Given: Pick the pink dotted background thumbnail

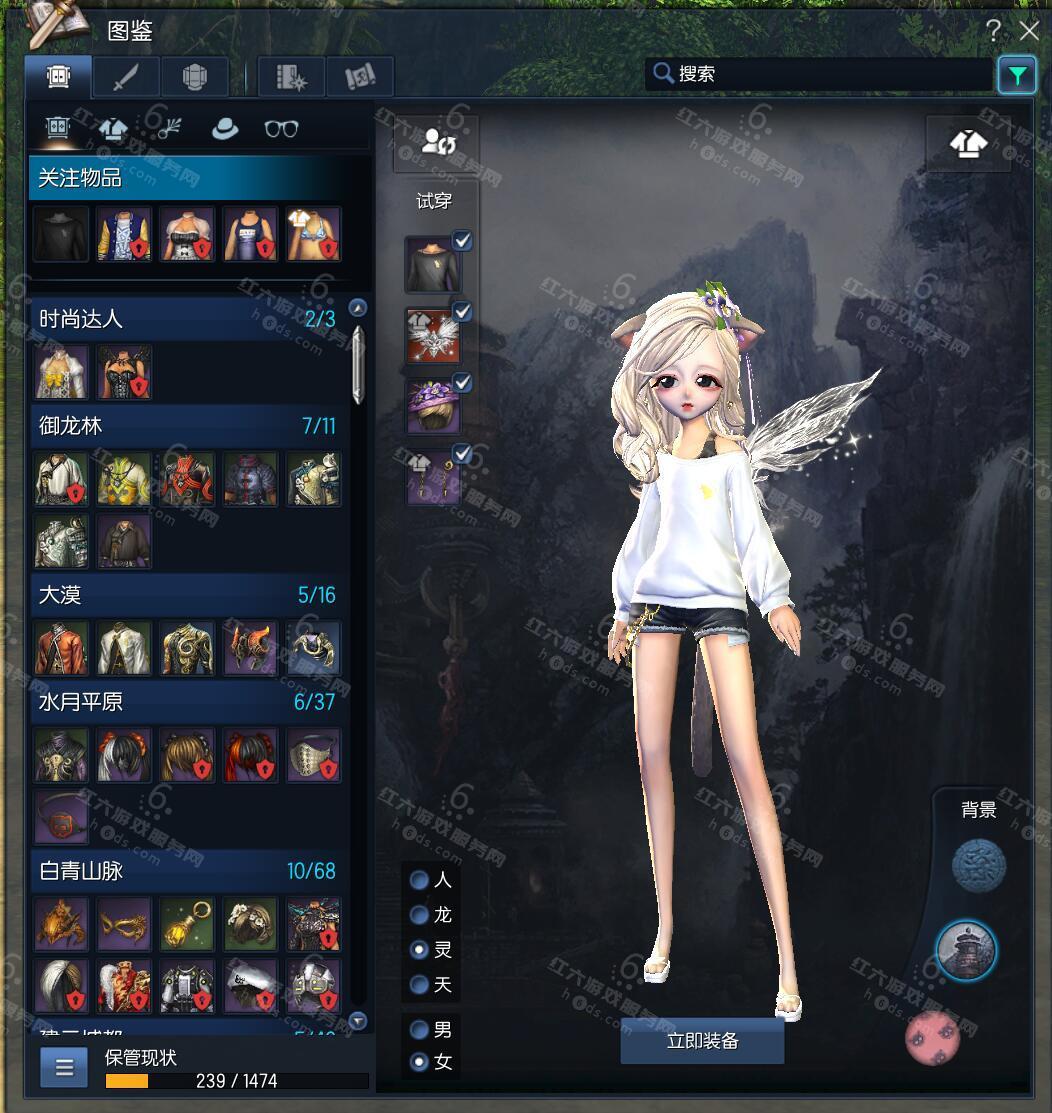Looking at the screenshot, I should [932, 1037].
